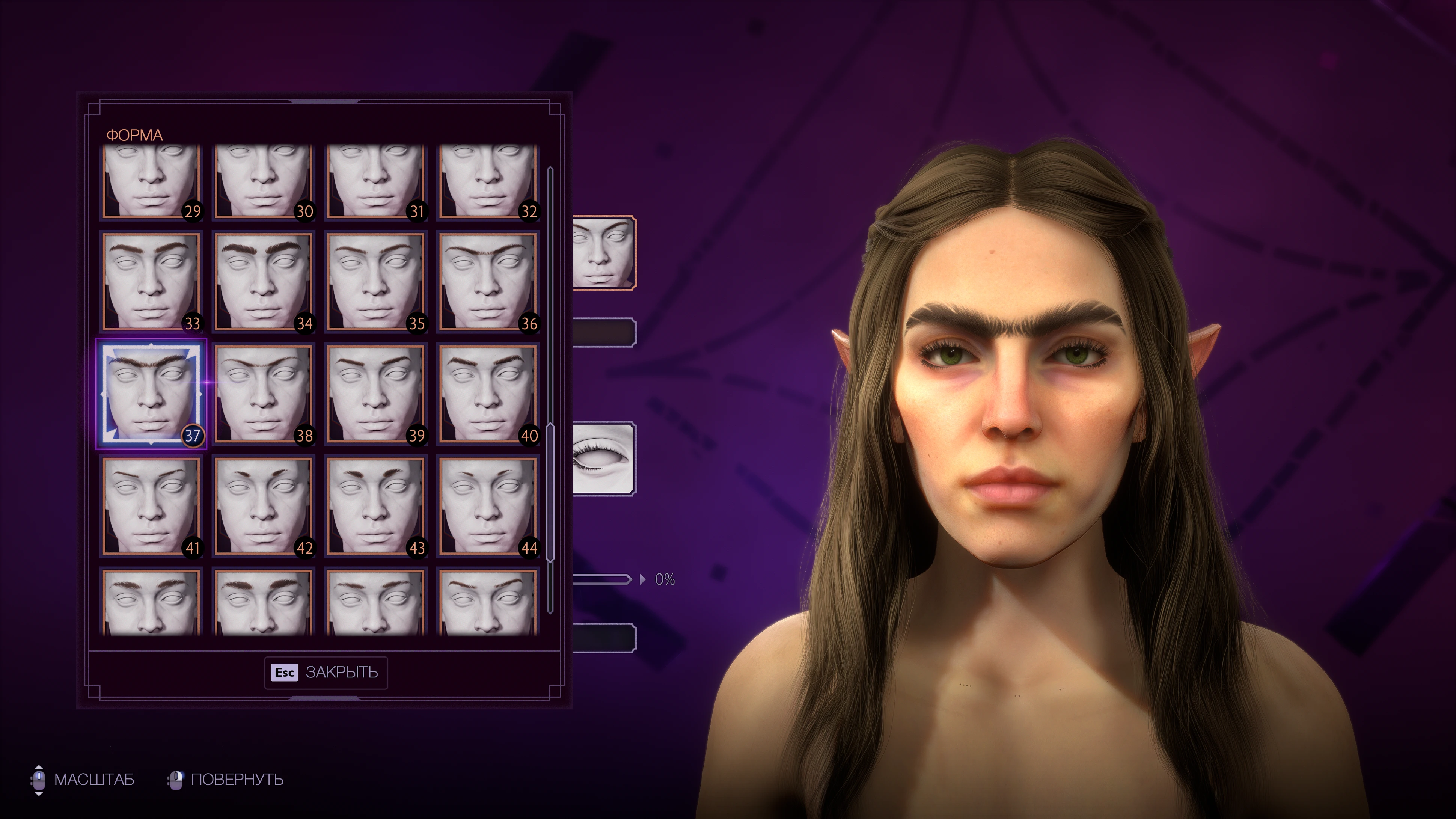Select eyebrow shape 36

point(487,282)
